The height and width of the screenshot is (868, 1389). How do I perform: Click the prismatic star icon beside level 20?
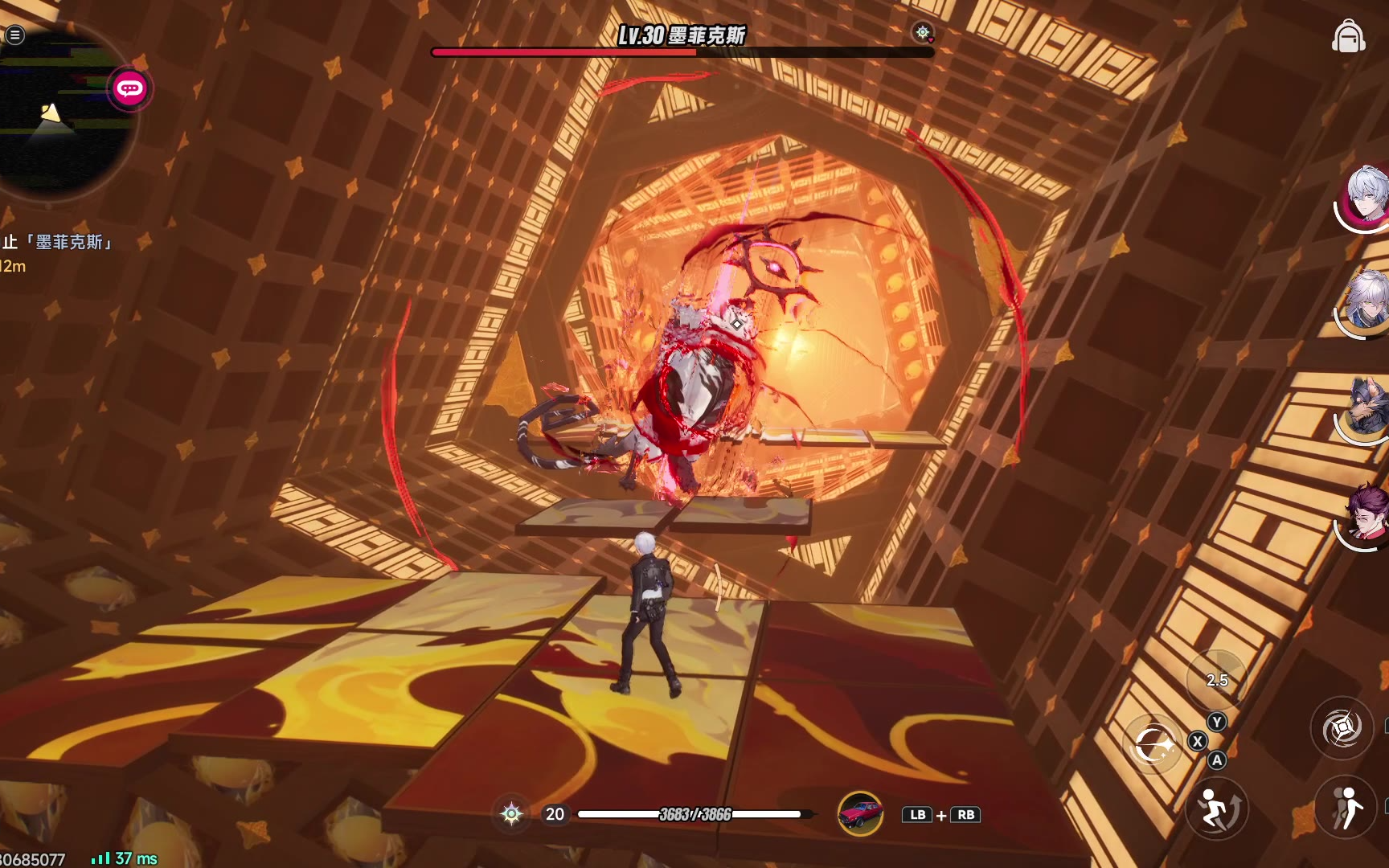pos(512,814)
